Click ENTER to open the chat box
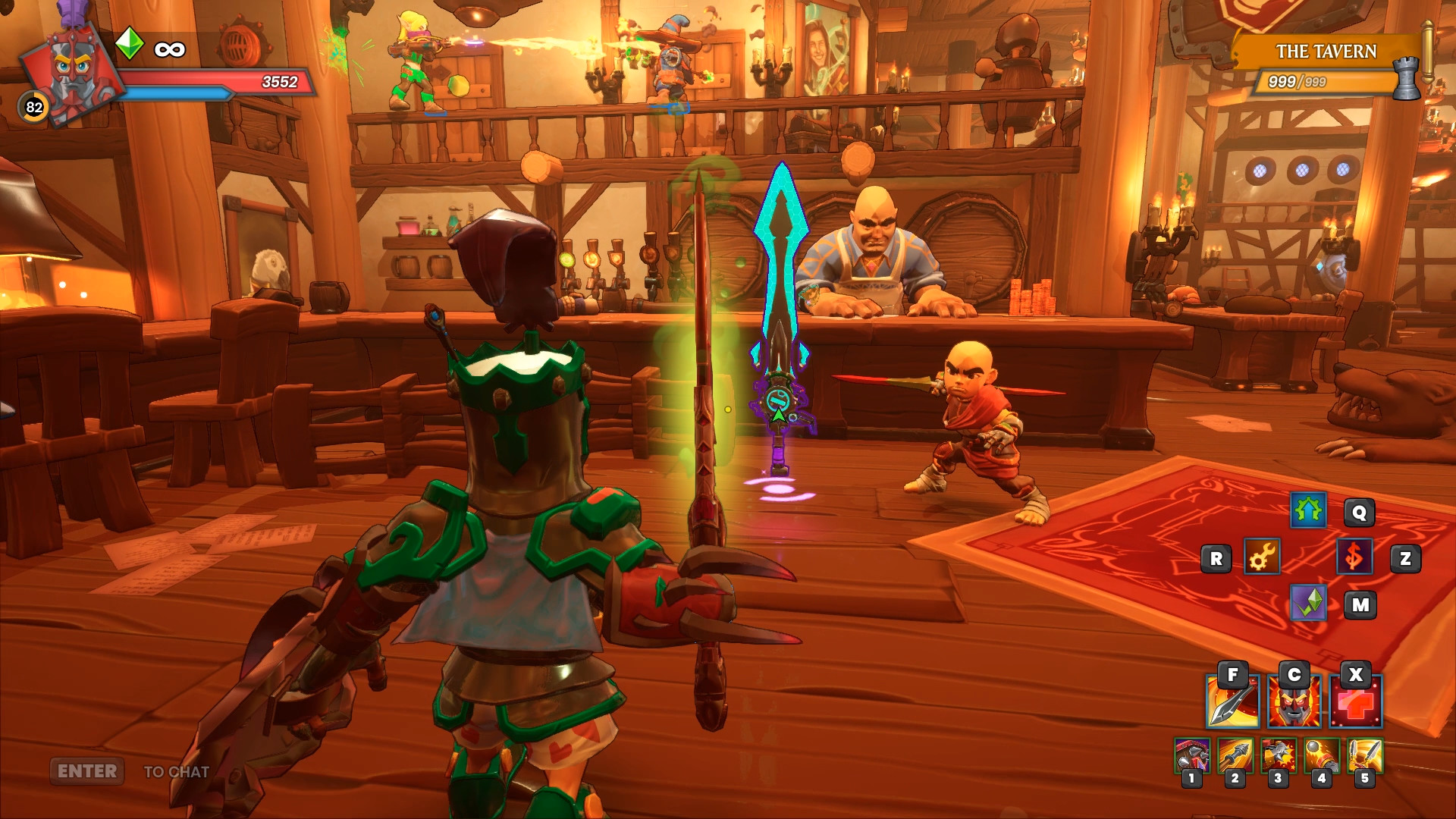This screenshot has width=1456, height=819. click(86, 772)
